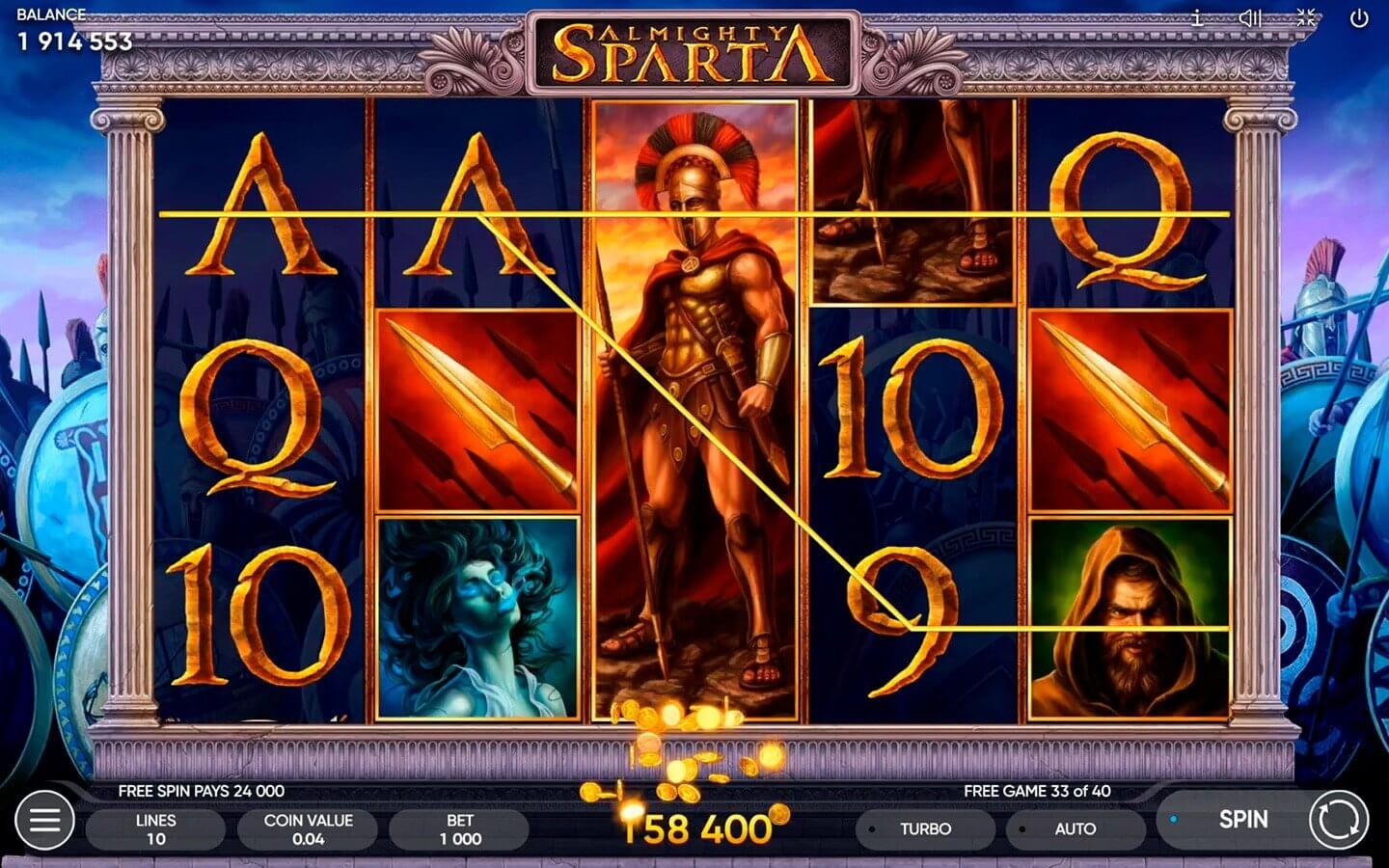The width and height of the screenshot is (1389, 868).
Task: Enable TURBO mode
Action: (x=923, y=827)
